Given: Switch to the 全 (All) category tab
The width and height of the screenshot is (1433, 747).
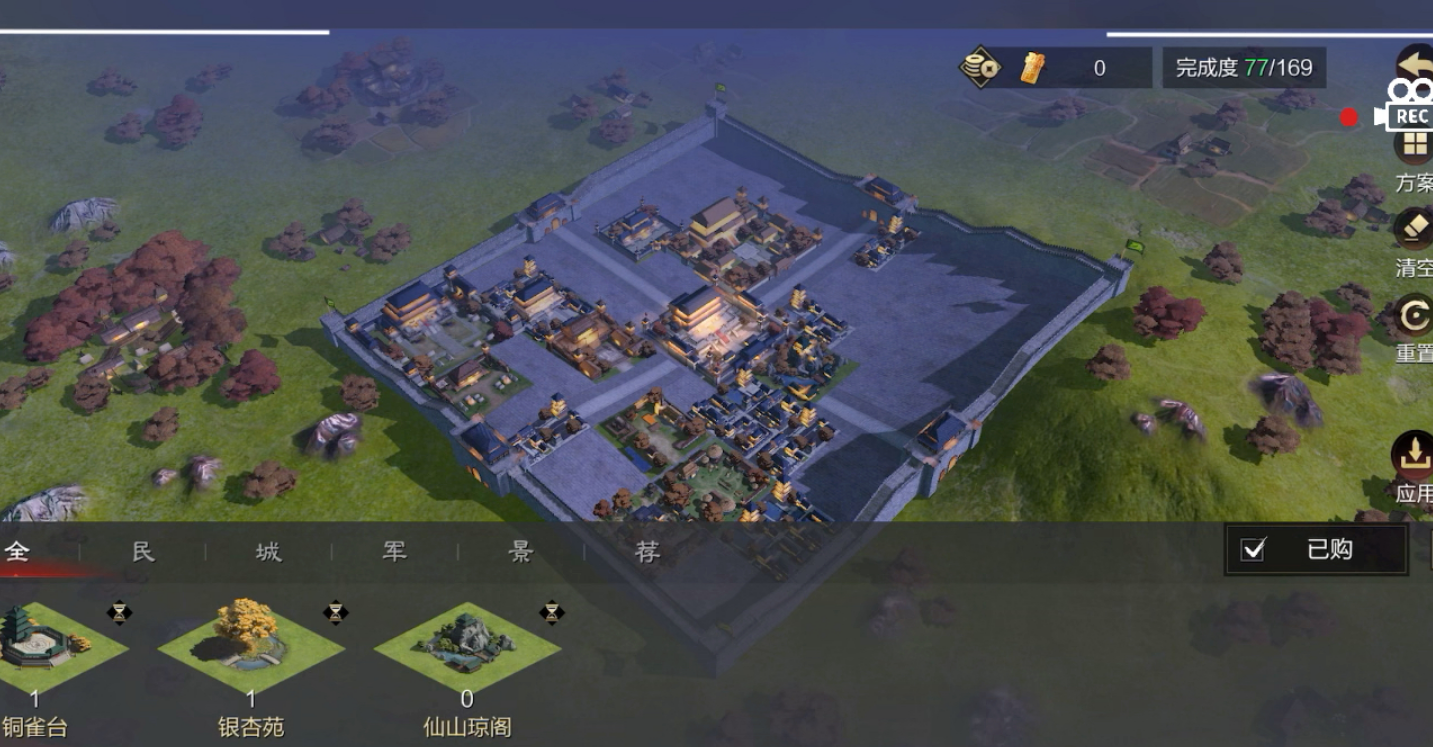Looking at the screenshot, I should pos(17,551).
